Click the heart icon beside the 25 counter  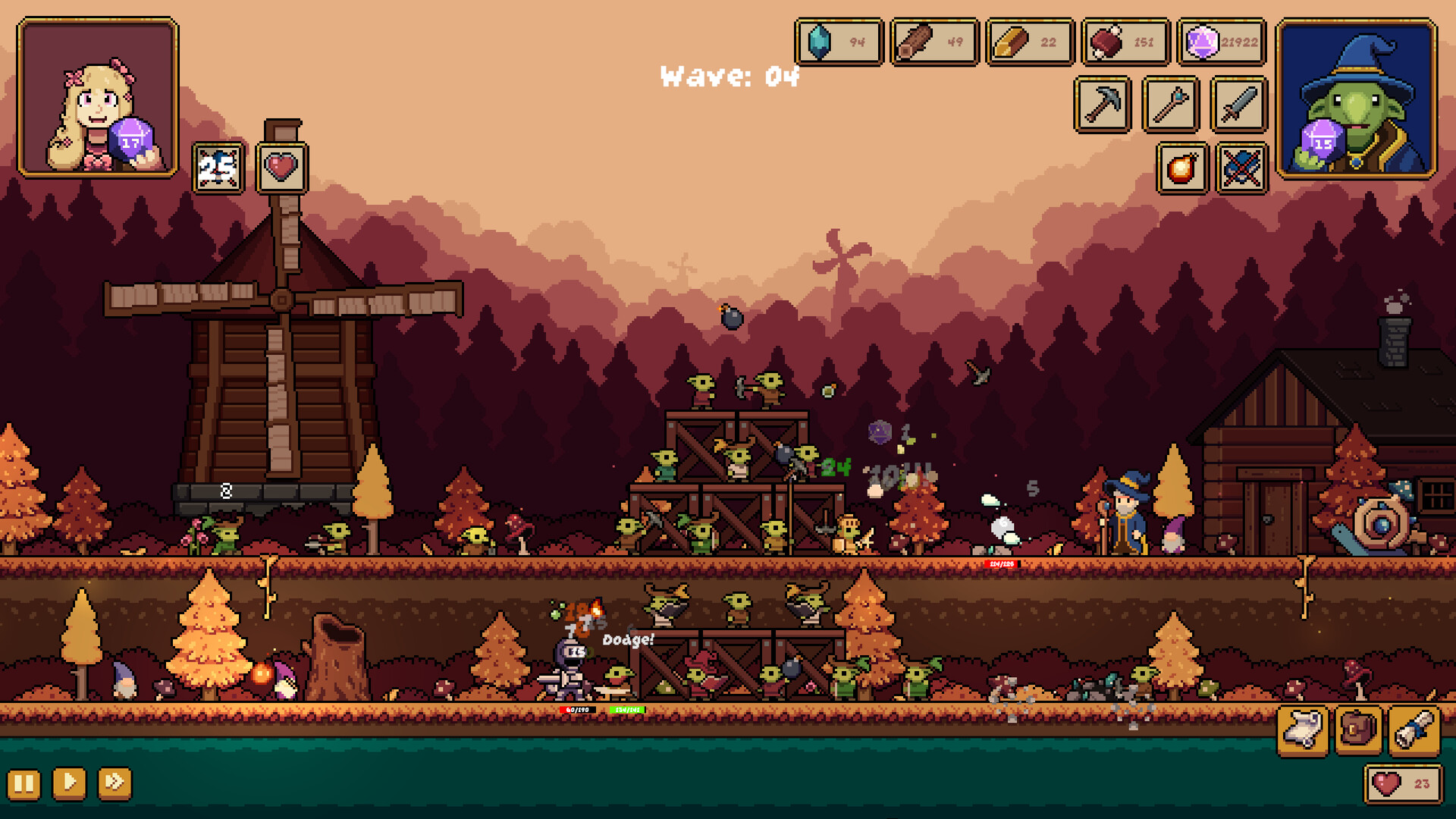pyautogui.click(x=281, y=163)
